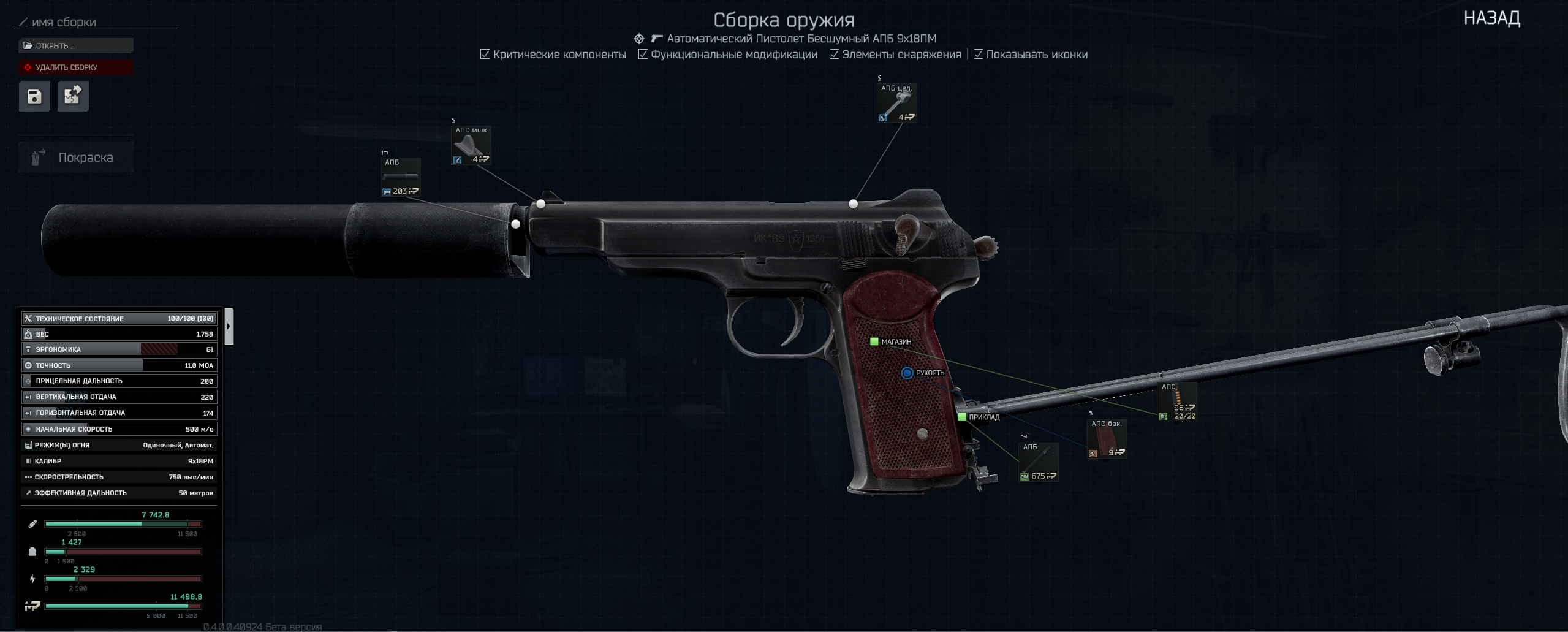Open saved builds with ОТКРЫТЬ
The width and height of the screenshot is (1568, 632).
tap(76, 46)
